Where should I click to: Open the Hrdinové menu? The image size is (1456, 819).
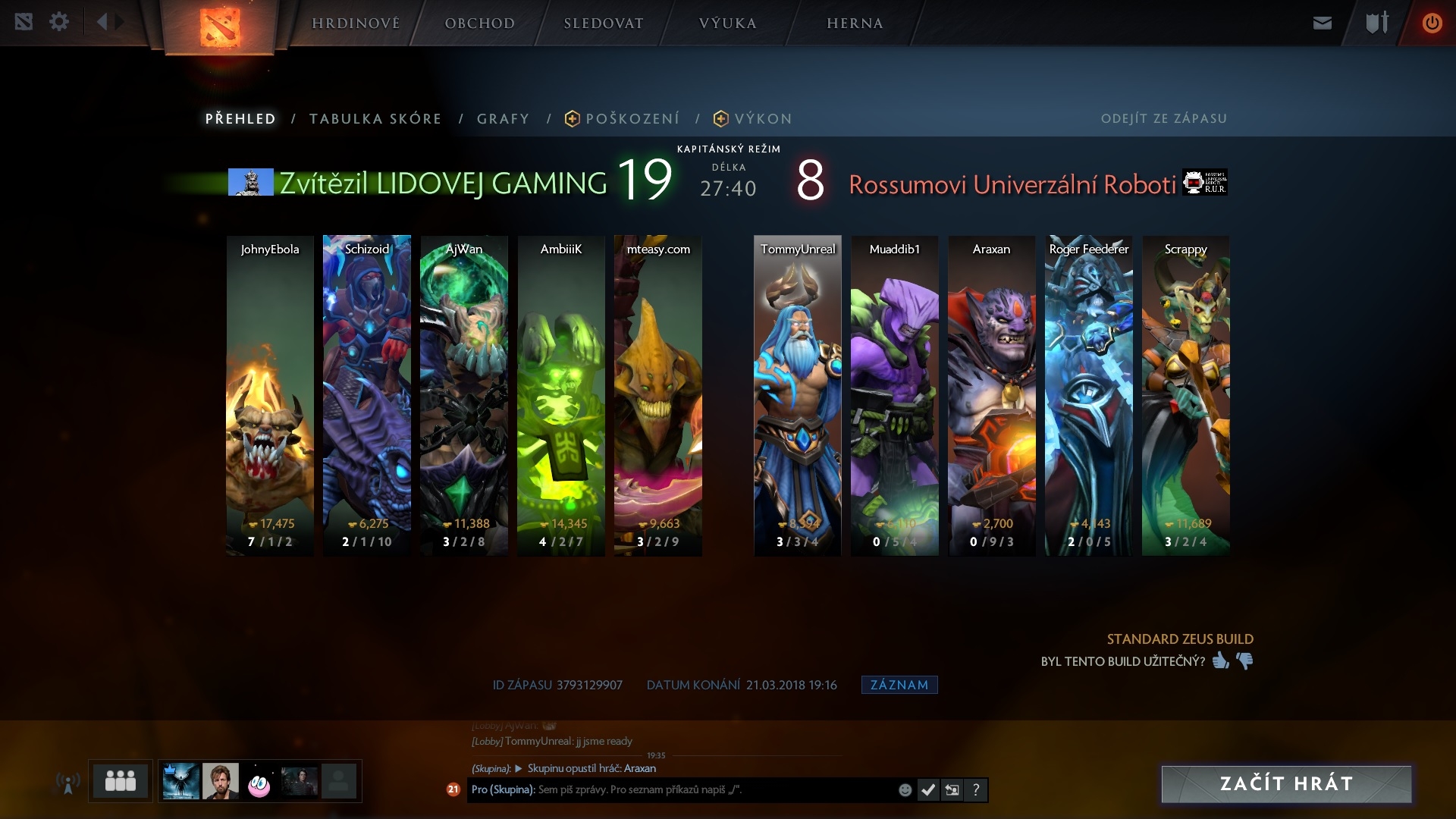[x=356, y=24]
